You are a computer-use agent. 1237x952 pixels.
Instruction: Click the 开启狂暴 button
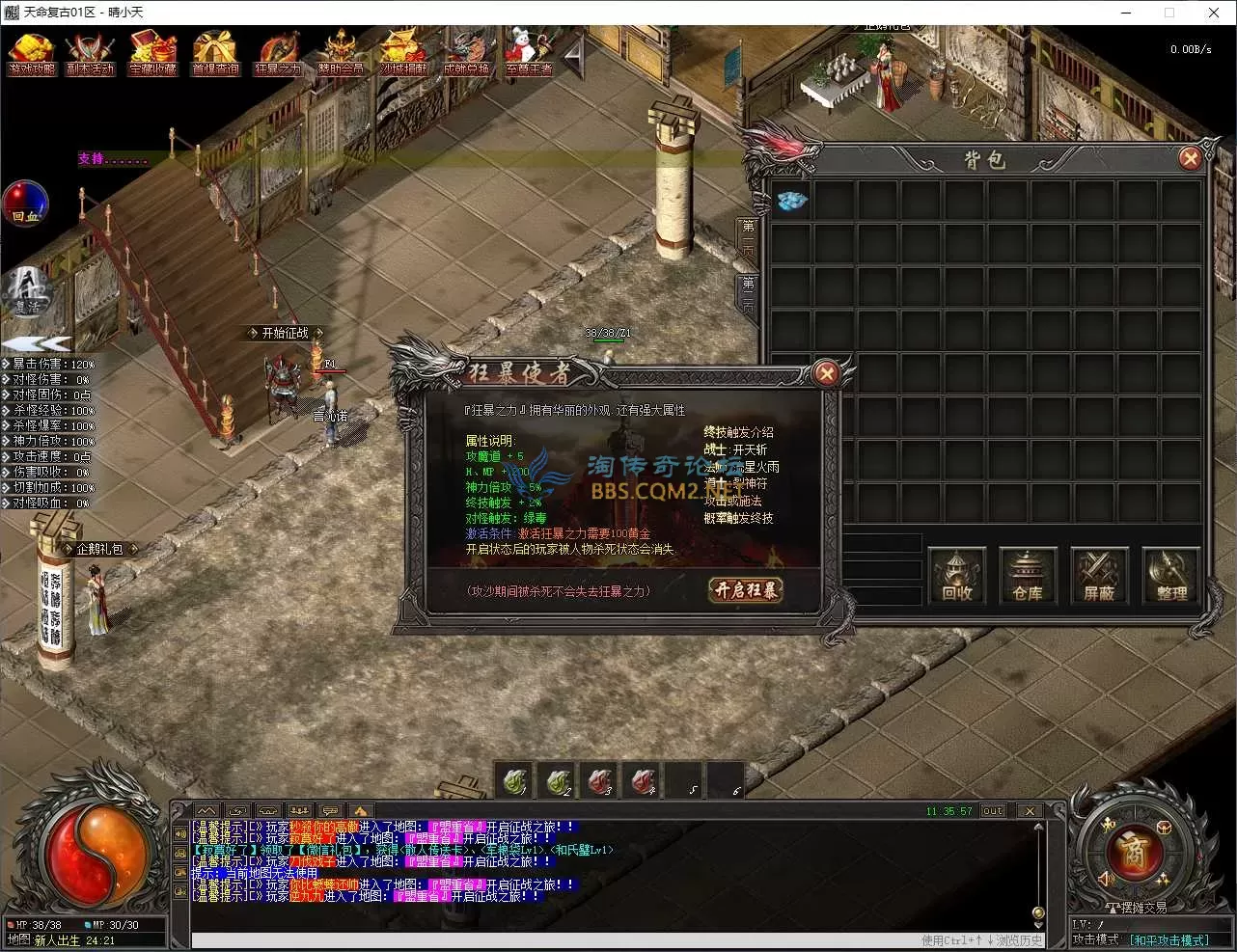point(745,590)
